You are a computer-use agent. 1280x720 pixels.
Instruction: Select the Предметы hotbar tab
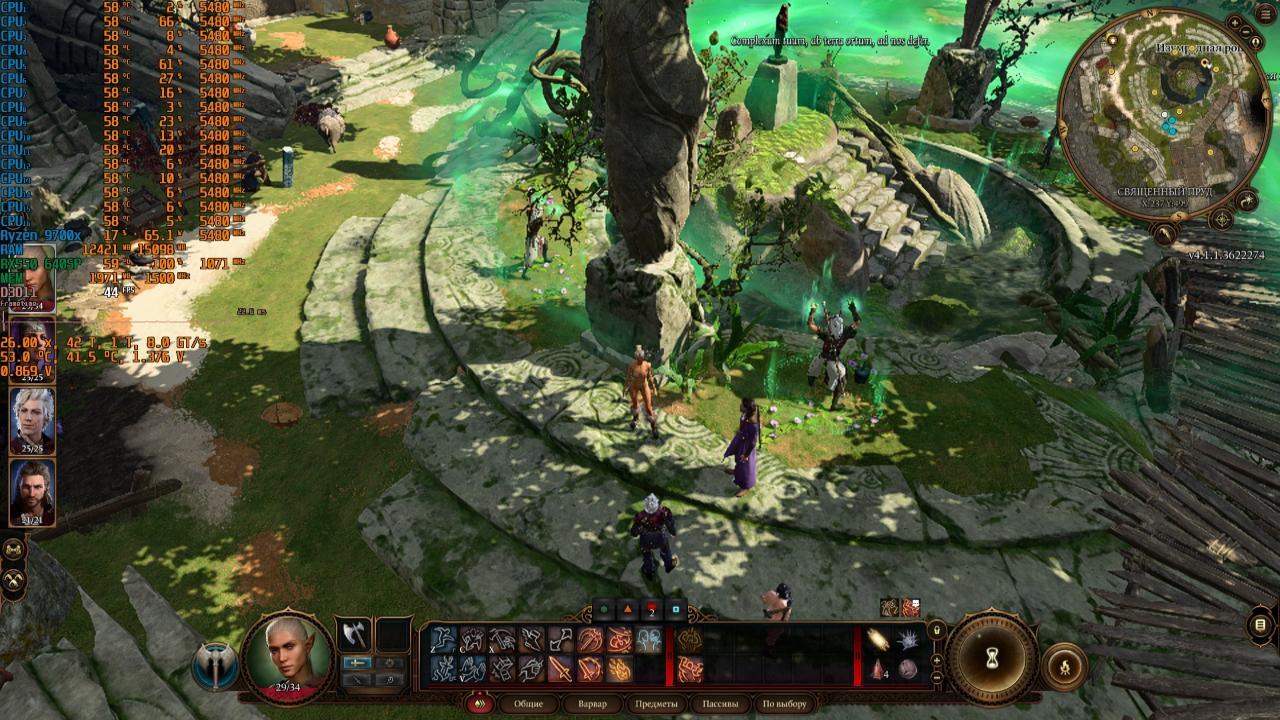click(655, 704)
